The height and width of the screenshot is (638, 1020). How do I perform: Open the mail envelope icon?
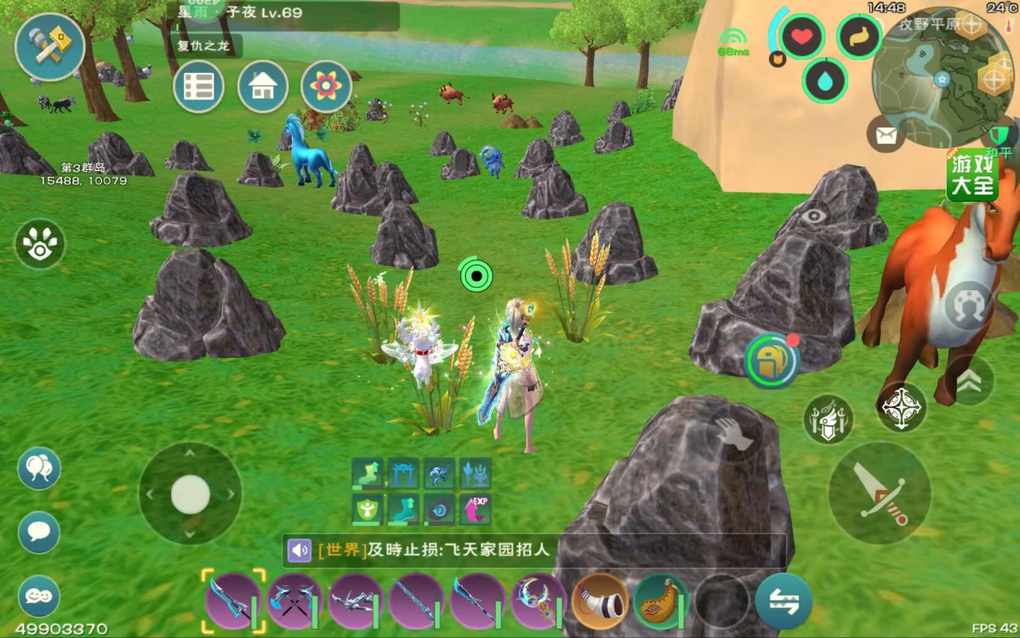[x=885, y=132]
